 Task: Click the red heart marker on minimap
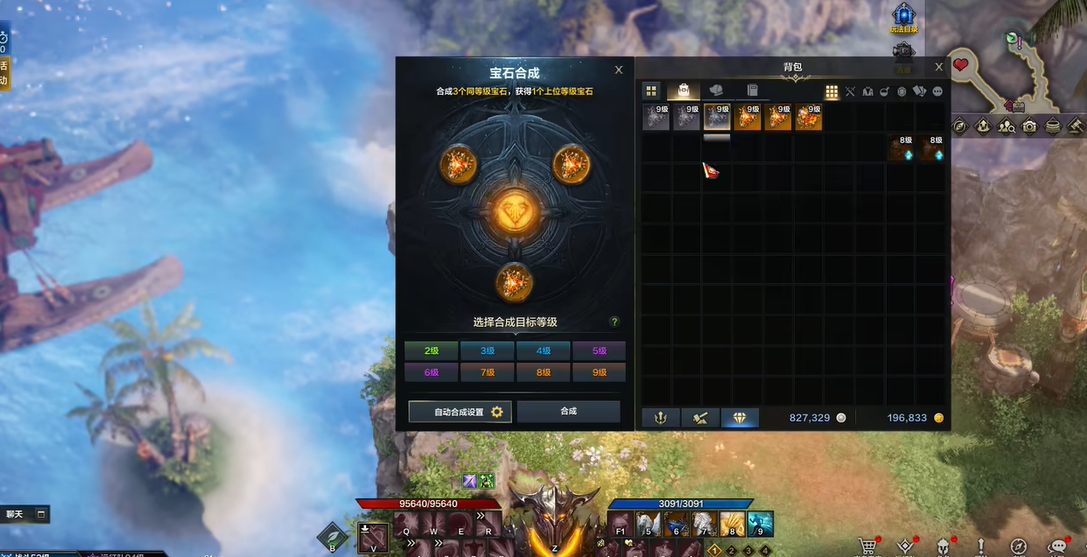click(x=961, y=65)
